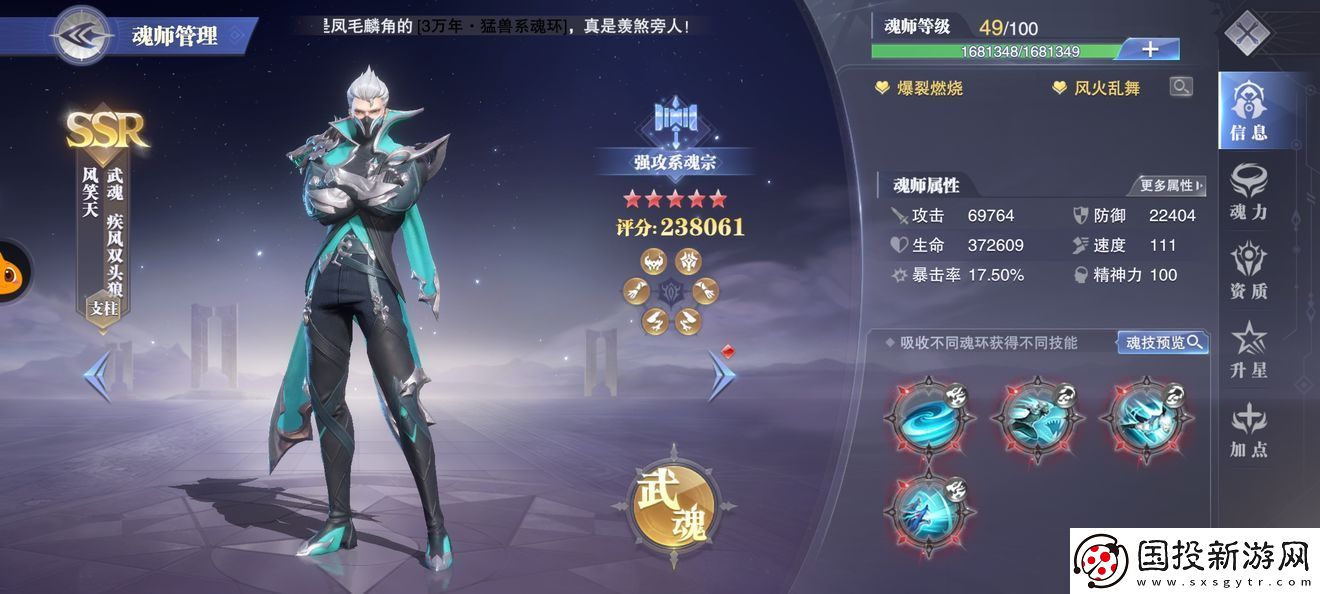
Task: Open the 魂力 tab
Action: (1248, 190)
